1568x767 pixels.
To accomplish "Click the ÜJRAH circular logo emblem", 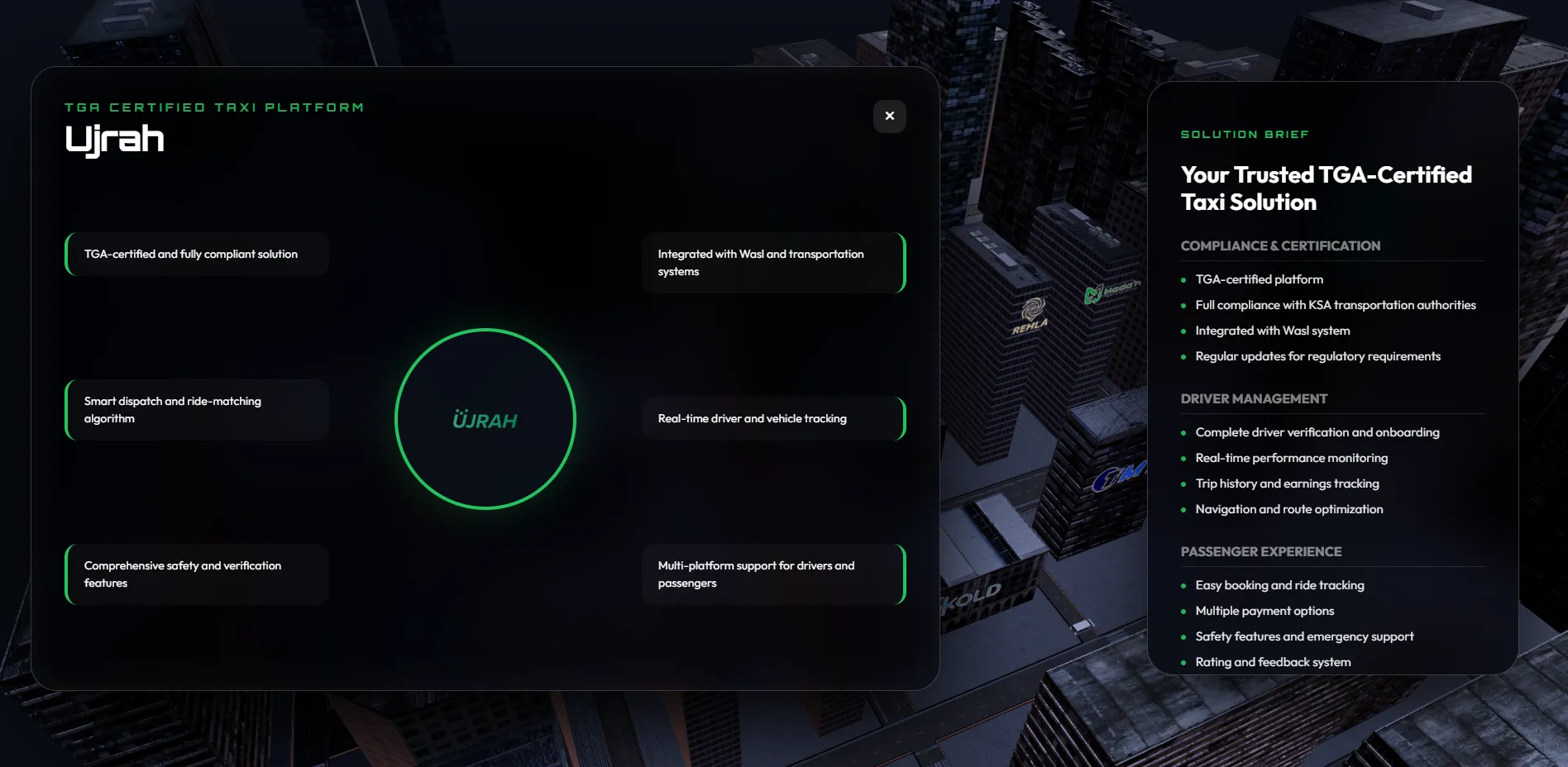I will pos(486,420).
